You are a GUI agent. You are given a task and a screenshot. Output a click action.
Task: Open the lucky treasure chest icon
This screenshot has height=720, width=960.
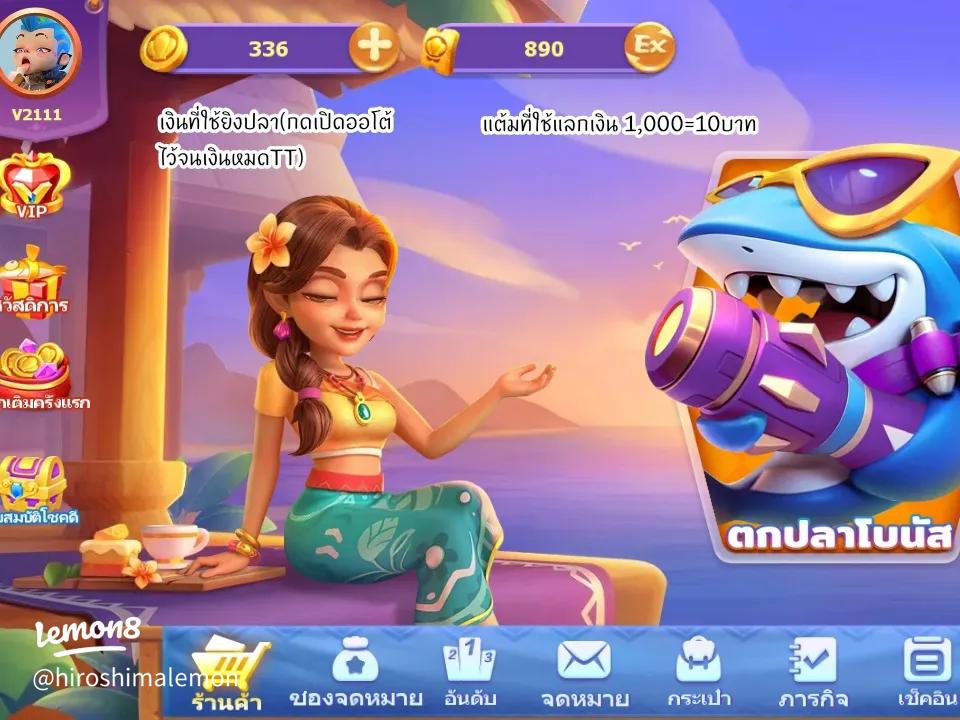(x=33, y=486)
